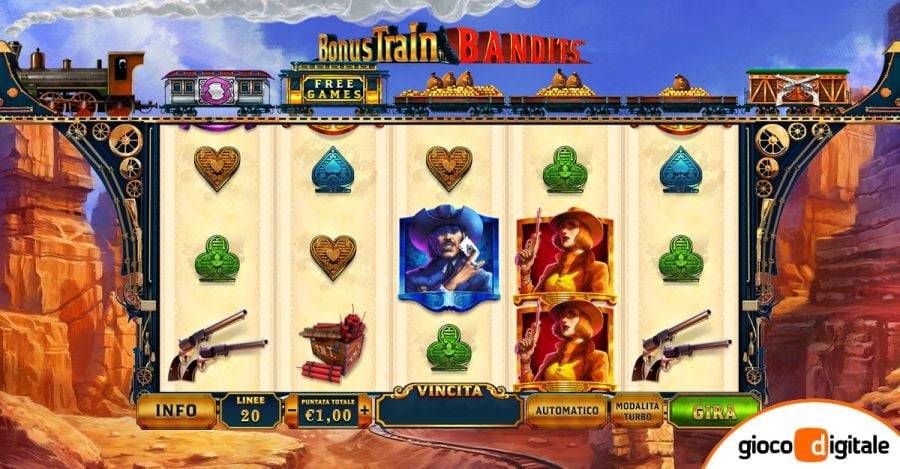Increase total bet with the plus button
900x469 pixels.
tap(365, 410)
